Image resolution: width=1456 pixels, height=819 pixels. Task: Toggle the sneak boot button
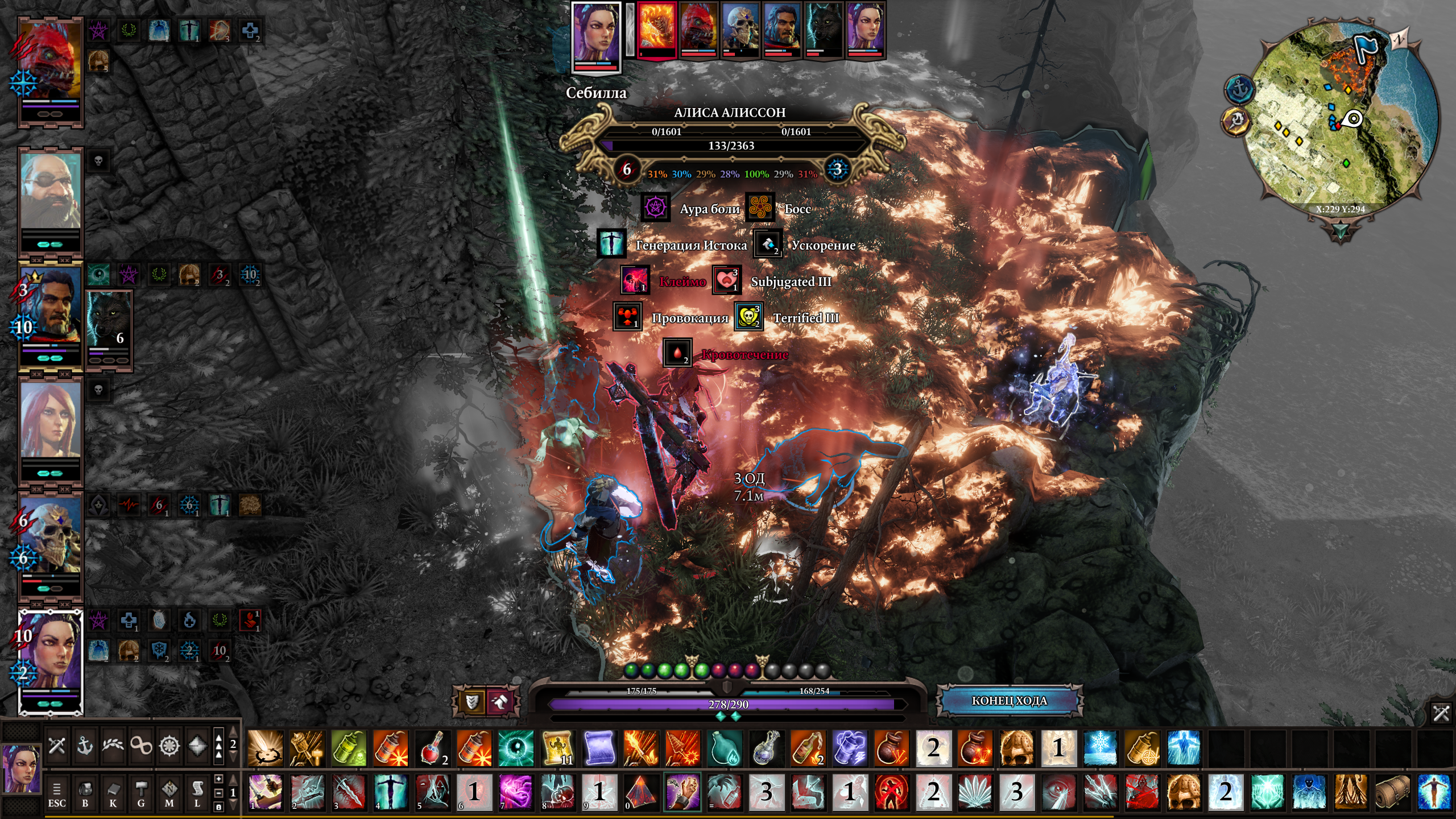coord(499,702)
